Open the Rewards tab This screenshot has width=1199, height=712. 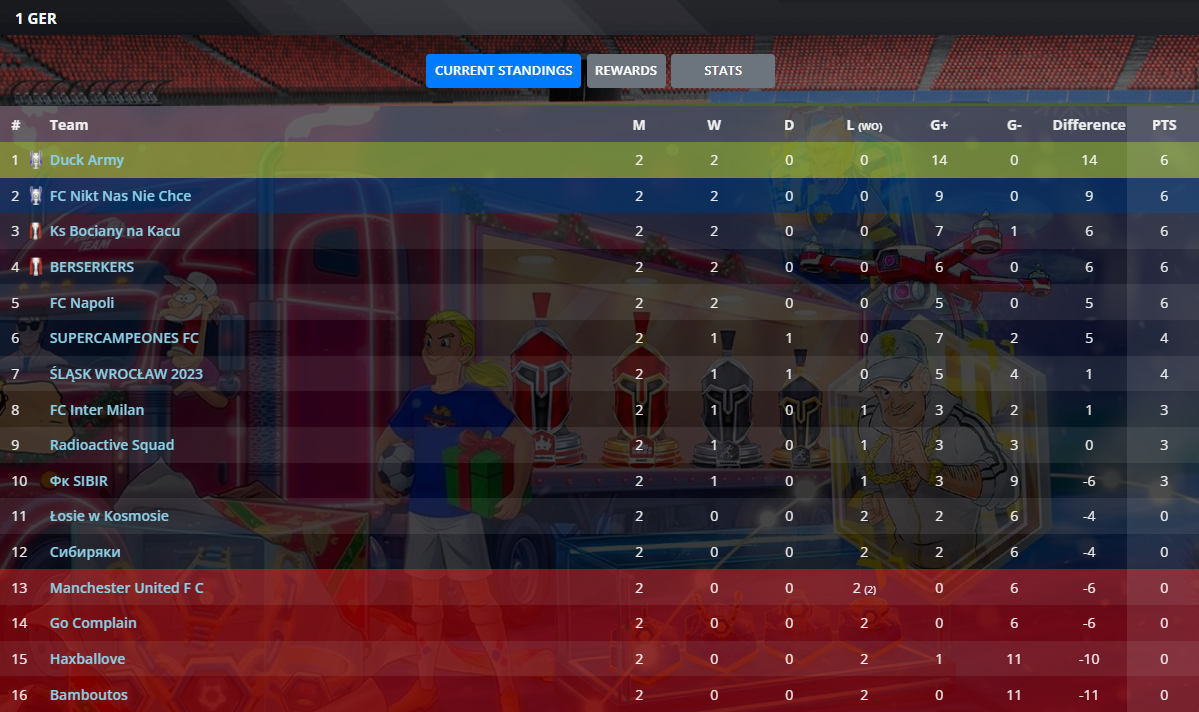point(626,71)
